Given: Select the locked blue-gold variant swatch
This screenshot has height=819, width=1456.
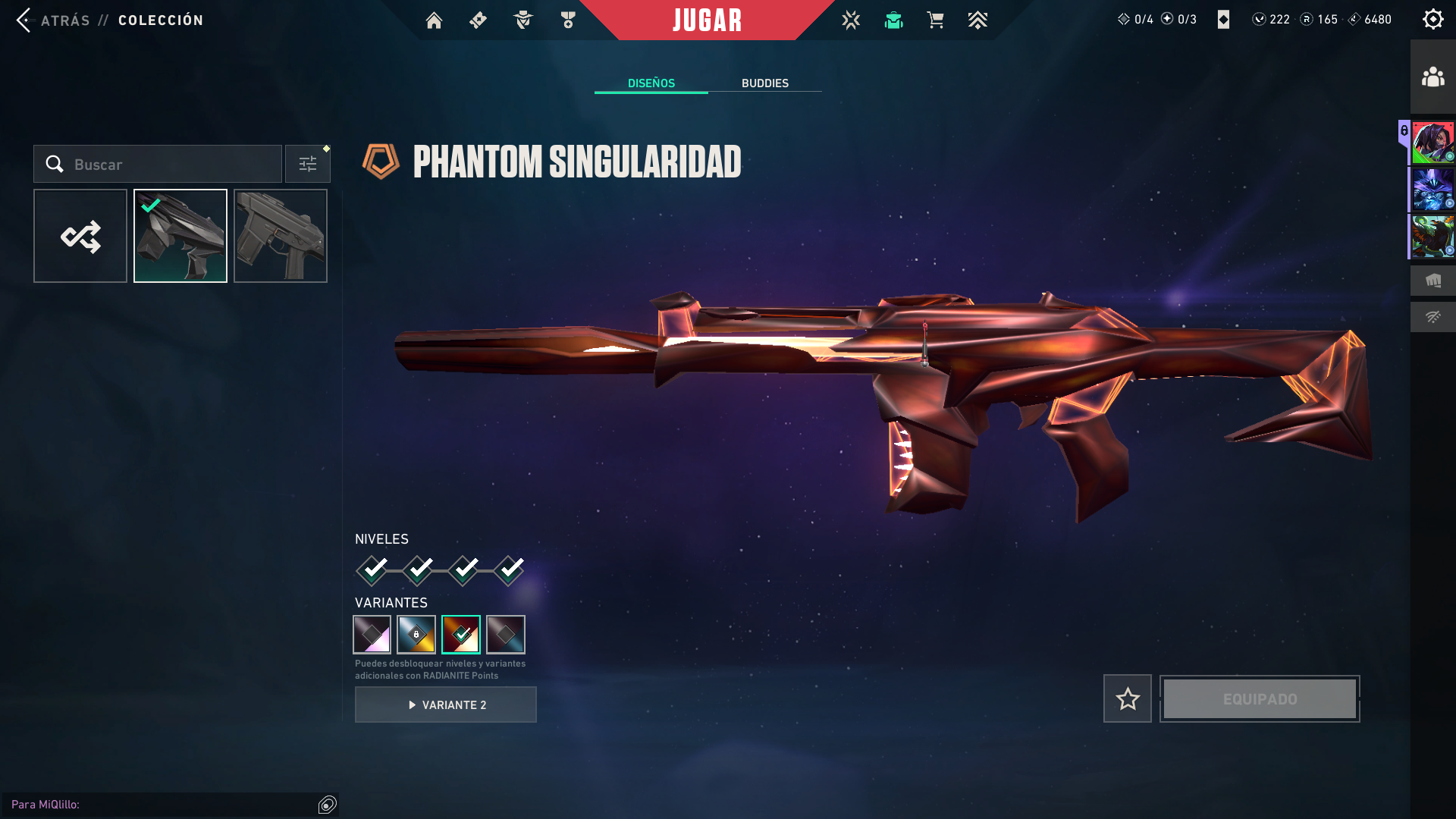Looking at the screenshot, I should (416, 635).
